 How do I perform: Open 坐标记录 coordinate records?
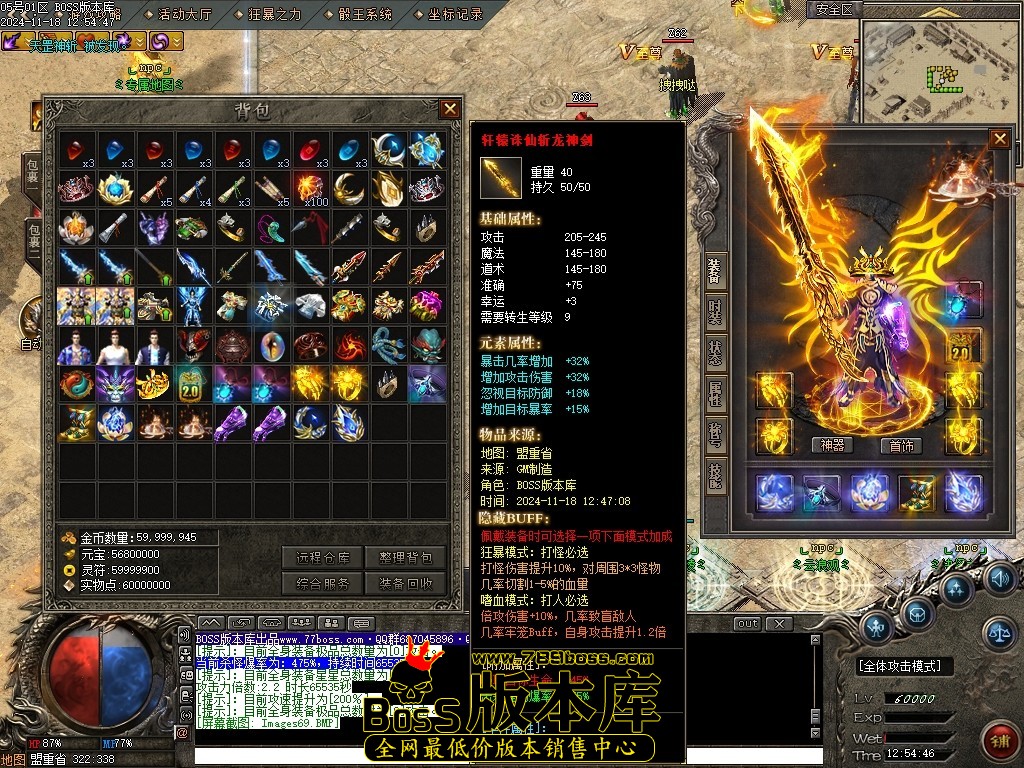pos(455,15)
